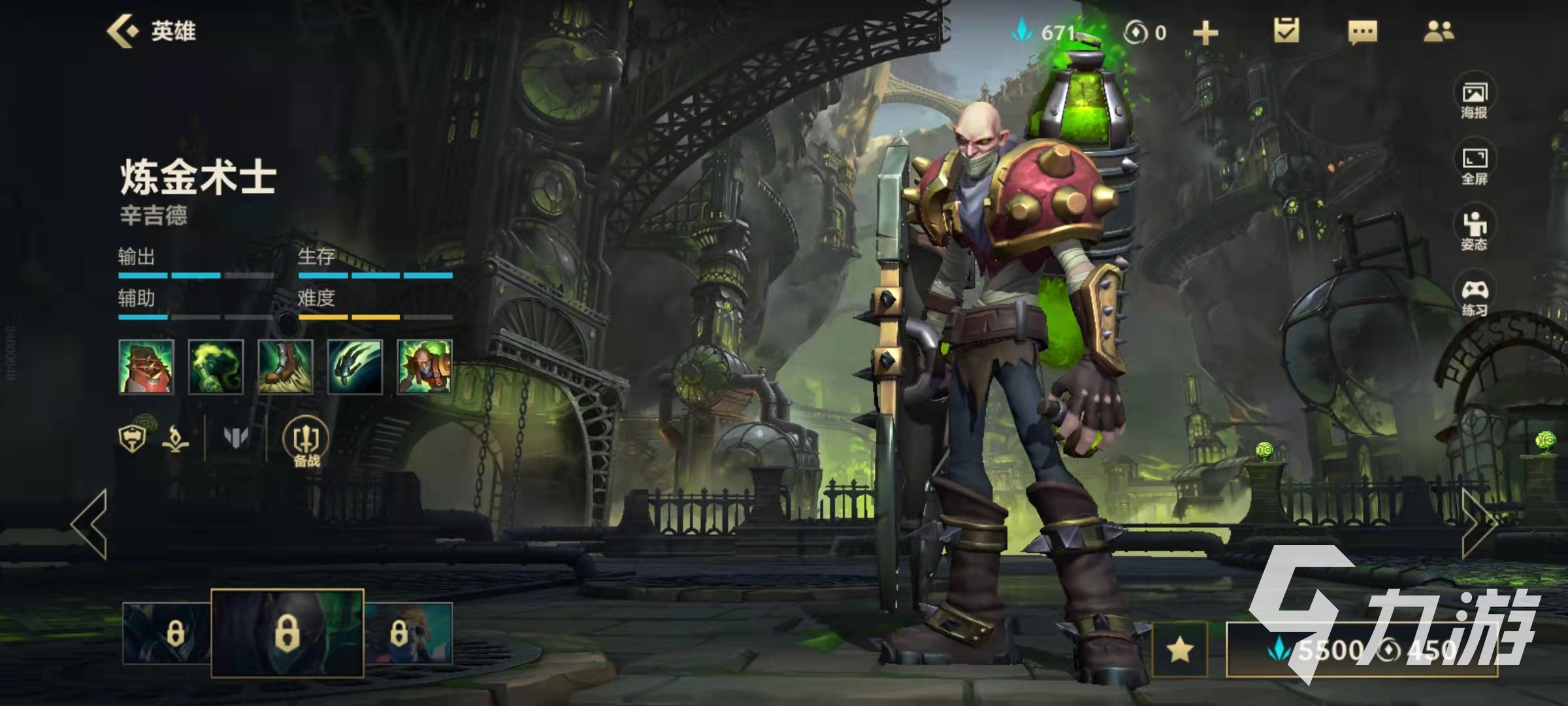Image resolution: width=1568 pixels, height=706 pixels.
Task: Go back to the 英雄 hero list
Action: pos(152,31)
